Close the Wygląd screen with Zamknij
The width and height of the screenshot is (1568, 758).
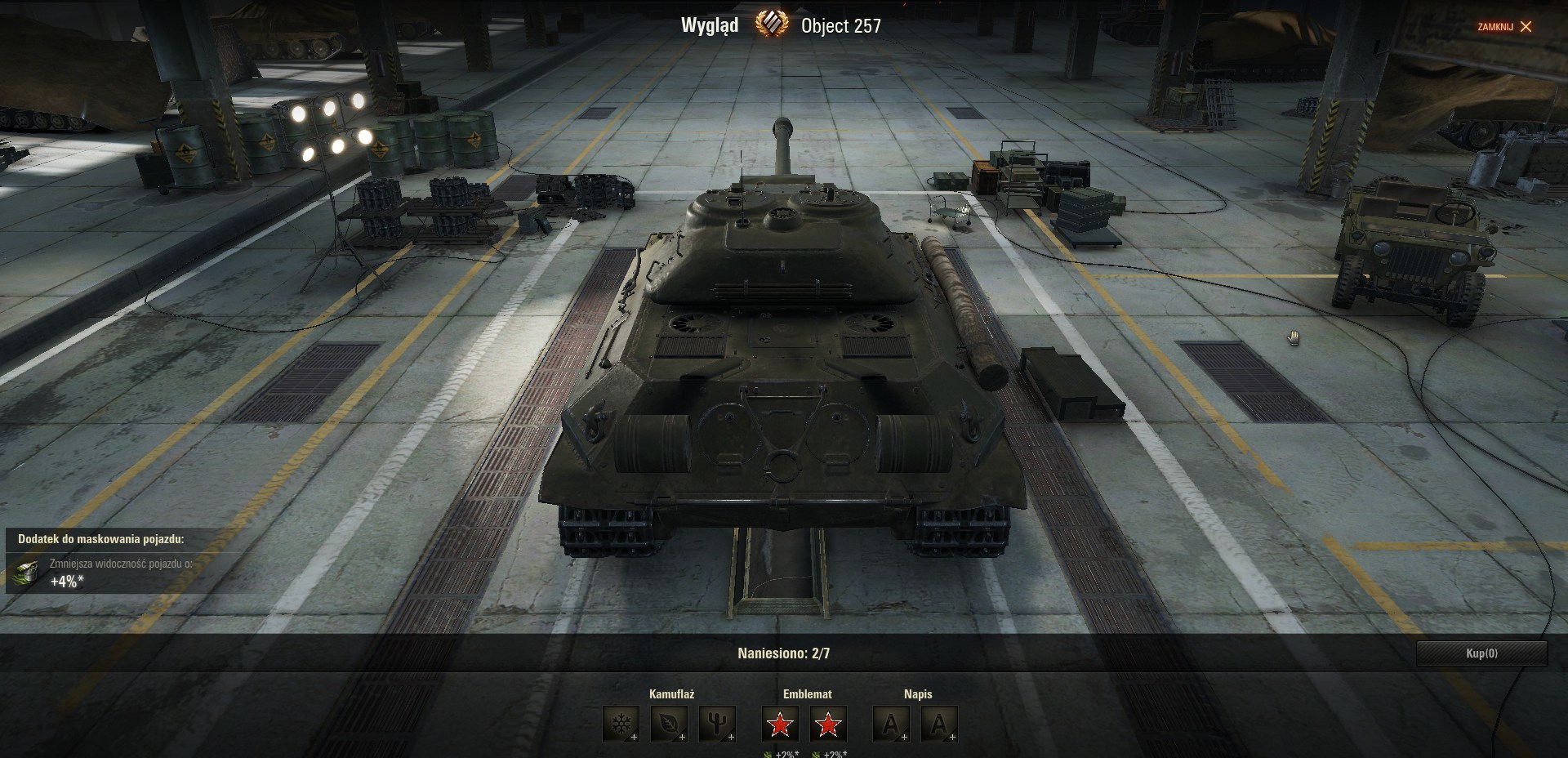coord(1504,27)
